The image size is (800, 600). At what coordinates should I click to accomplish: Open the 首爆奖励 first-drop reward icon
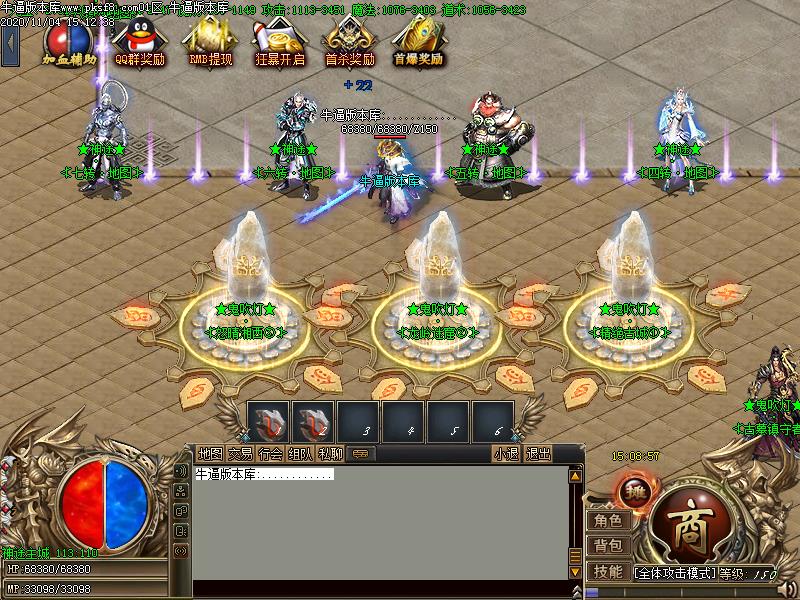[418, 42]
